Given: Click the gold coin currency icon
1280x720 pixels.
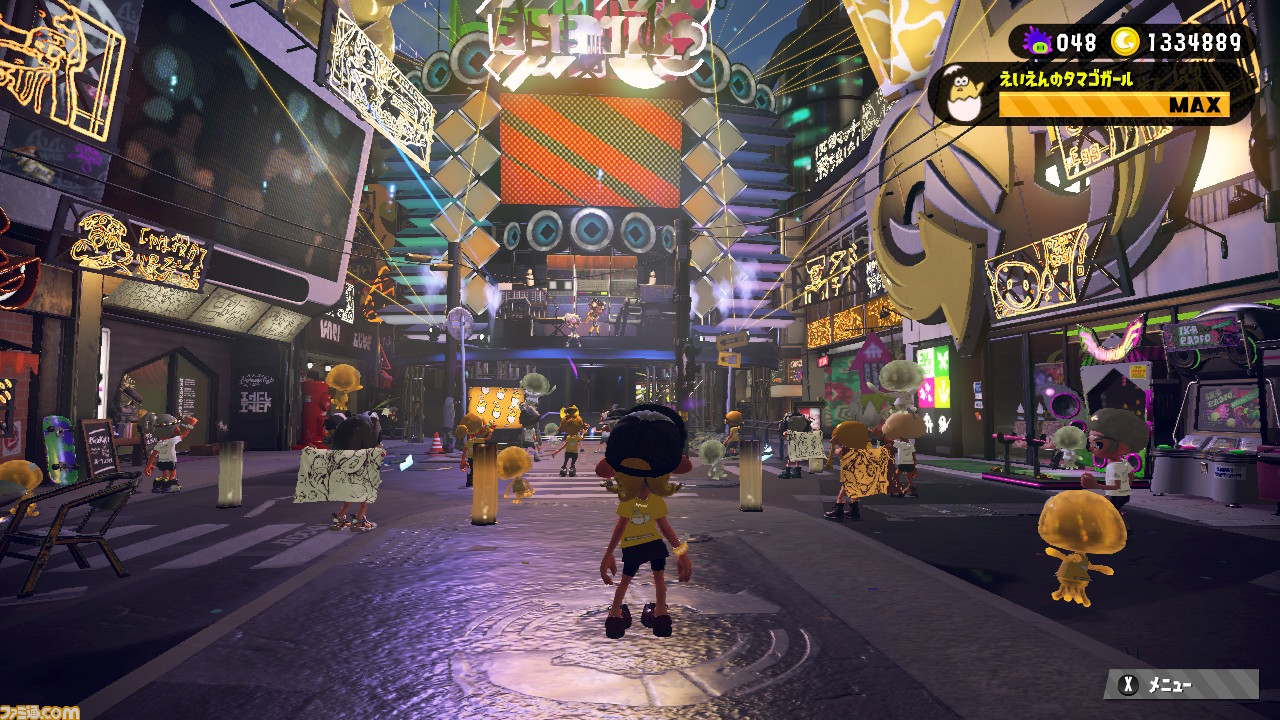Looking at the screenshot, I should [x=1126, y=41].
